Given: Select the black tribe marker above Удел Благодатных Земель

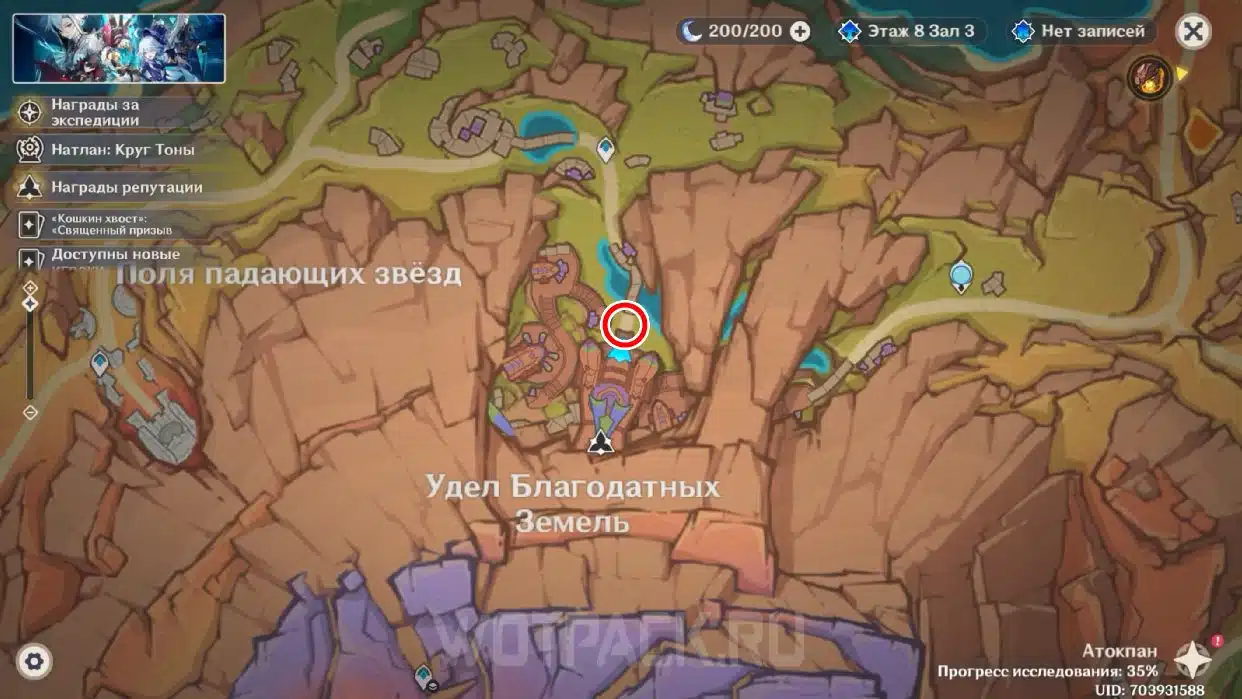Looking at the screenshot, I should (x=600, y=442).
